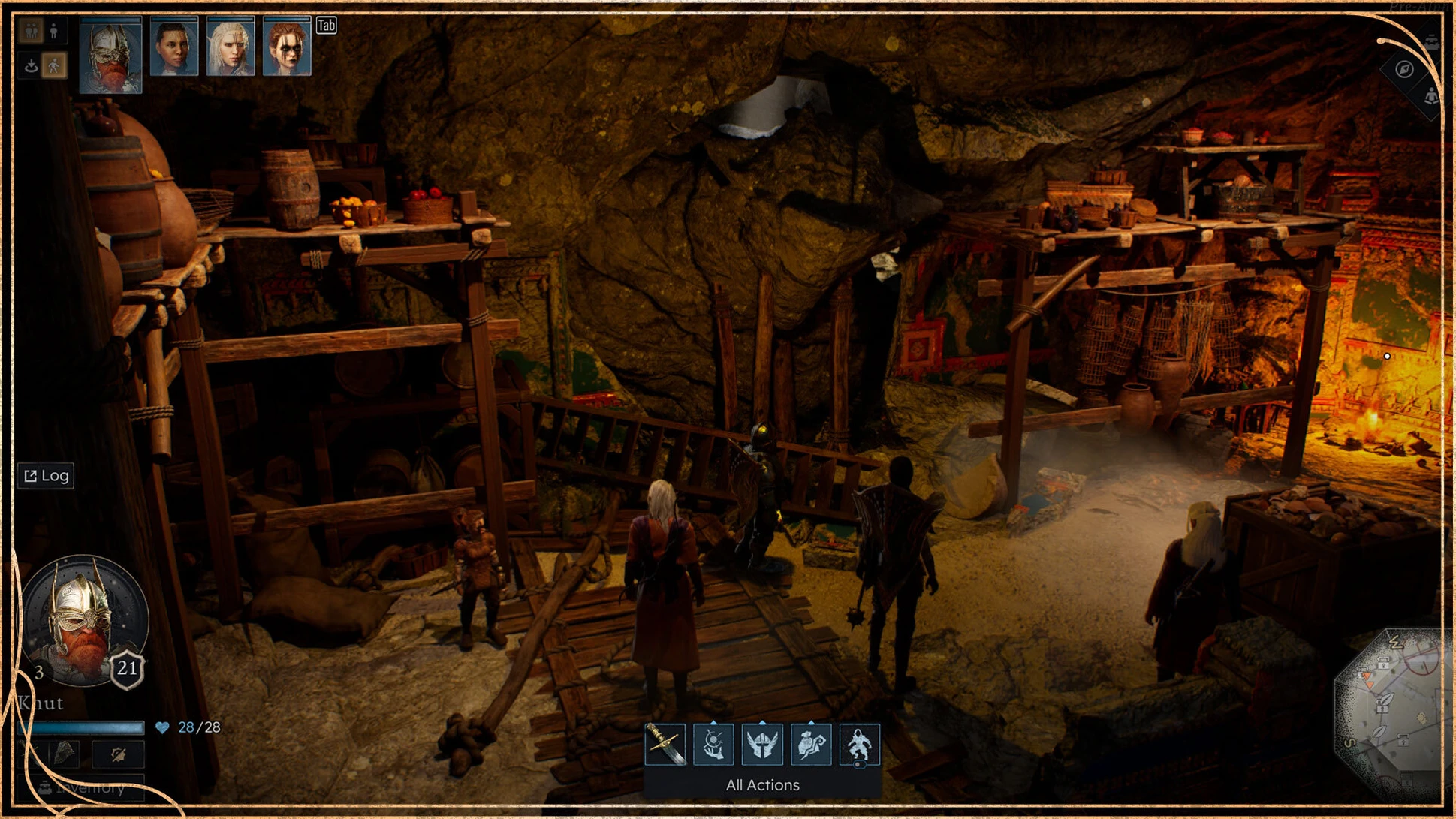
Task: Toggle the crouching figure stealth action
Action: [x=859, y=744]
